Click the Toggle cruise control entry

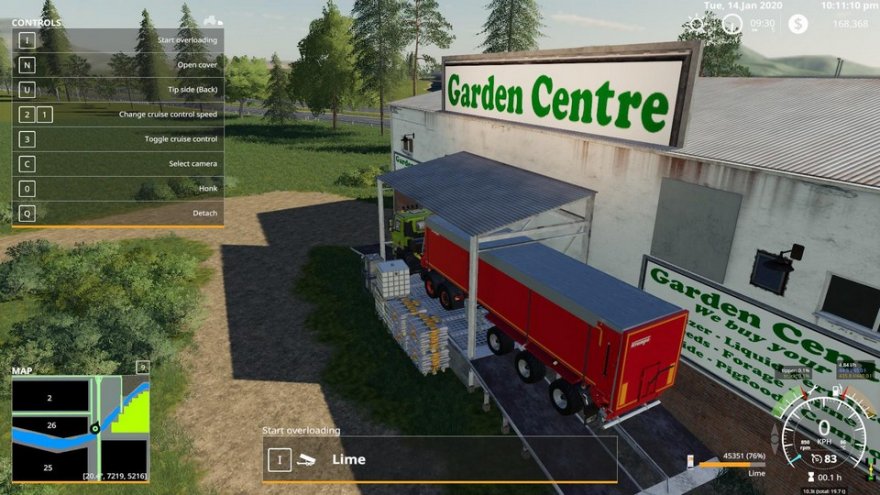coord(118,139)
